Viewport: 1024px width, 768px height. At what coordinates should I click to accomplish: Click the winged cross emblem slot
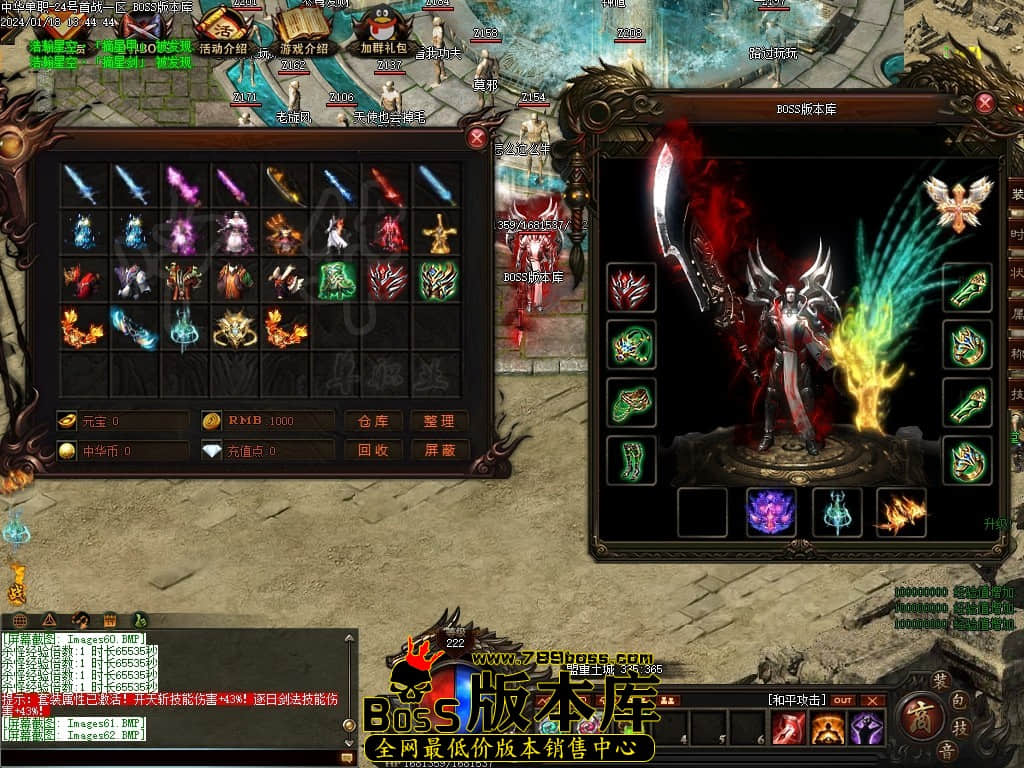pos(958,202)
